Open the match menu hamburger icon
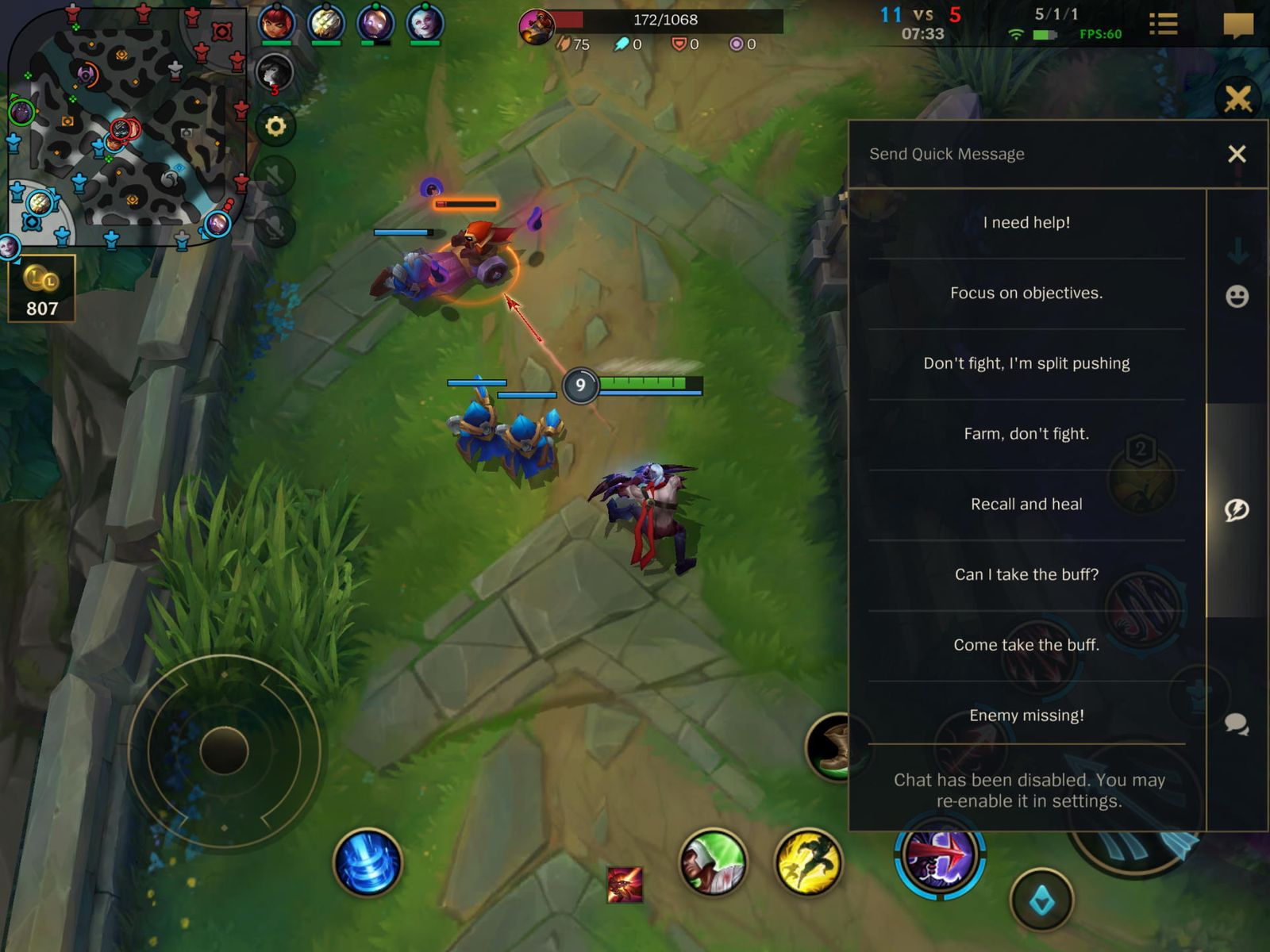This screenshot has height=952, width=1270. pos(1164,24)
